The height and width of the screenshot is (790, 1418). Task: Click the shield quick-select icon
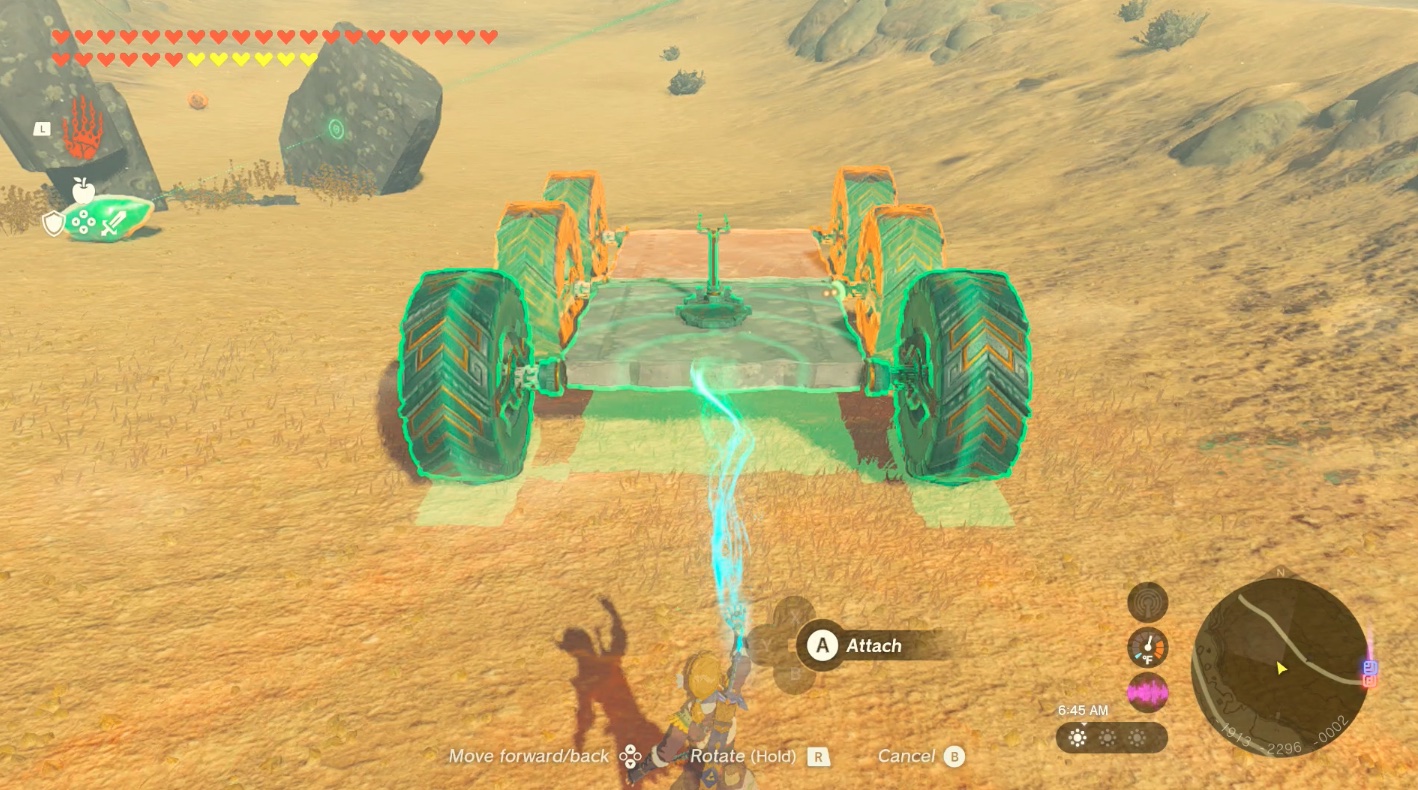pos(53,223)
